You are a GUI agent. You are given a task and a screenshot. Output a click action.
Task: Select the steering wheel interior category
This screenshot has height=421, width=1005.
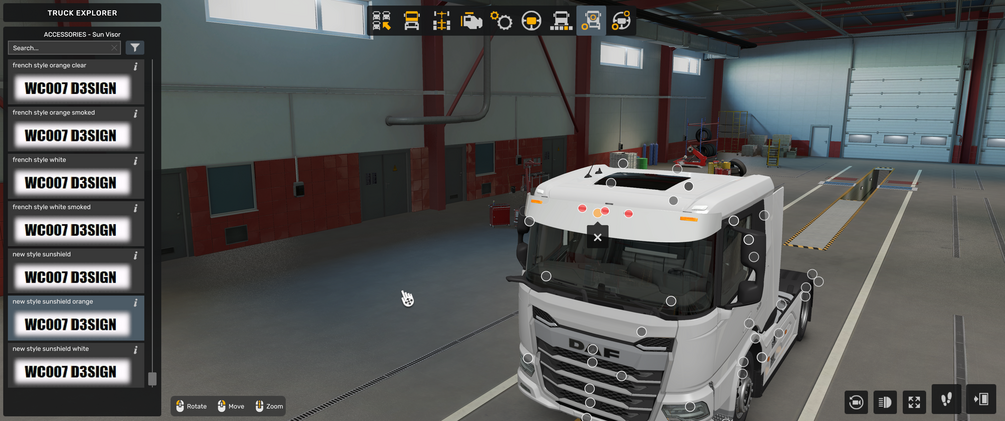pyautogui.click(x=531, y=21)
